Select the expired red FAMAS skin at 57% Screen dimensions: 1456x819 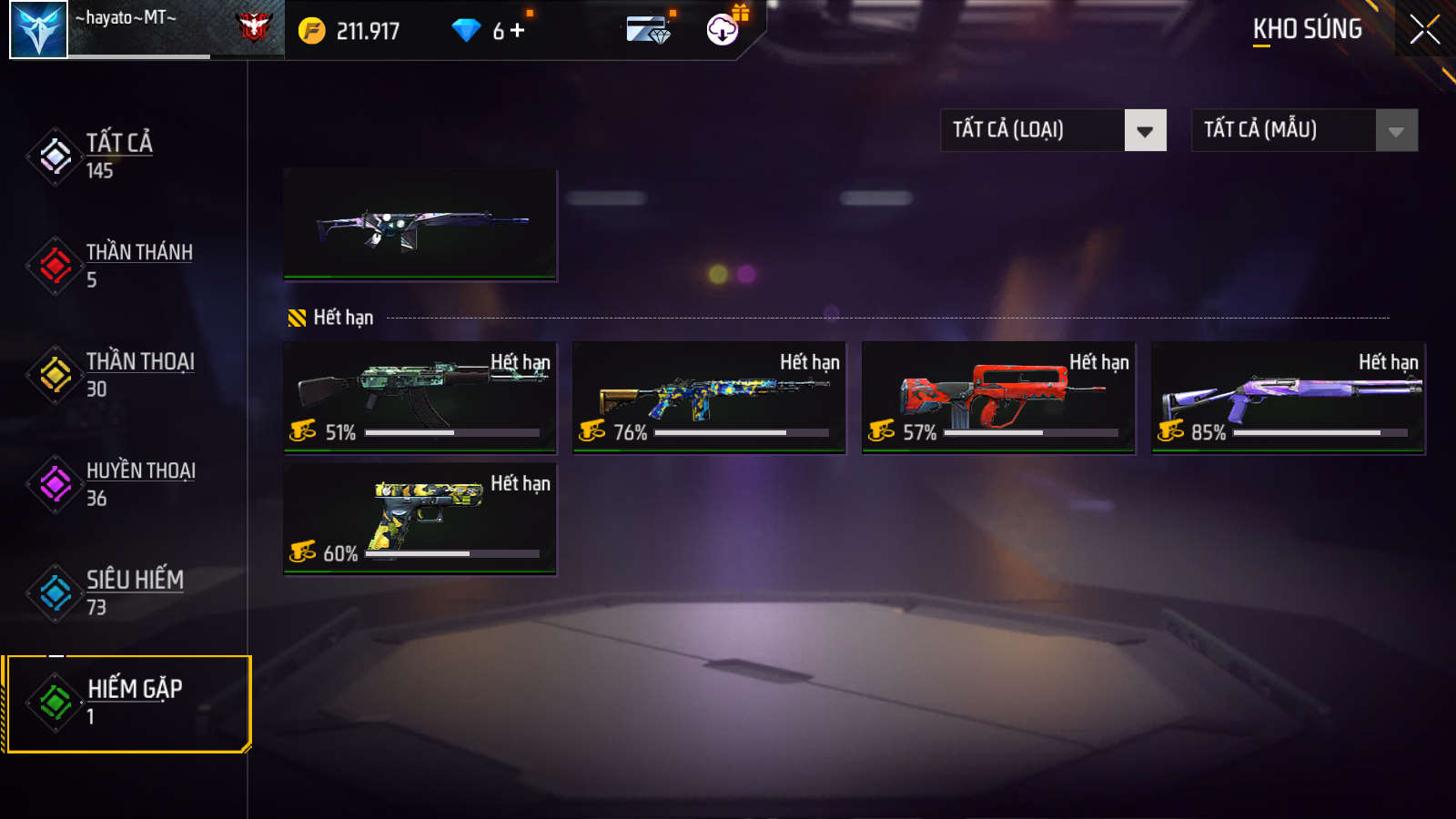998,397
